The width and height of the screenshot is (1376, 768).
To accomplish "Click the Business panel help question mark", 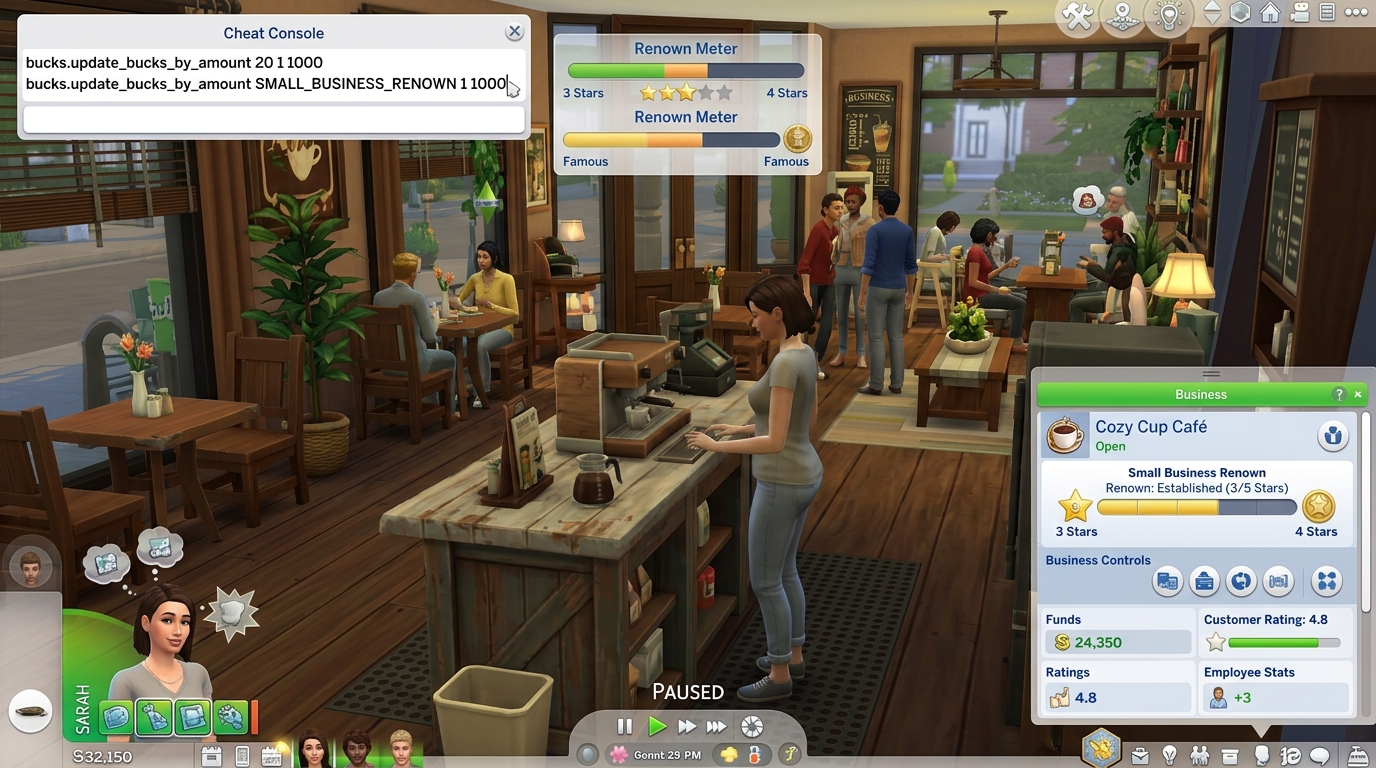I will coord(1339,394).
